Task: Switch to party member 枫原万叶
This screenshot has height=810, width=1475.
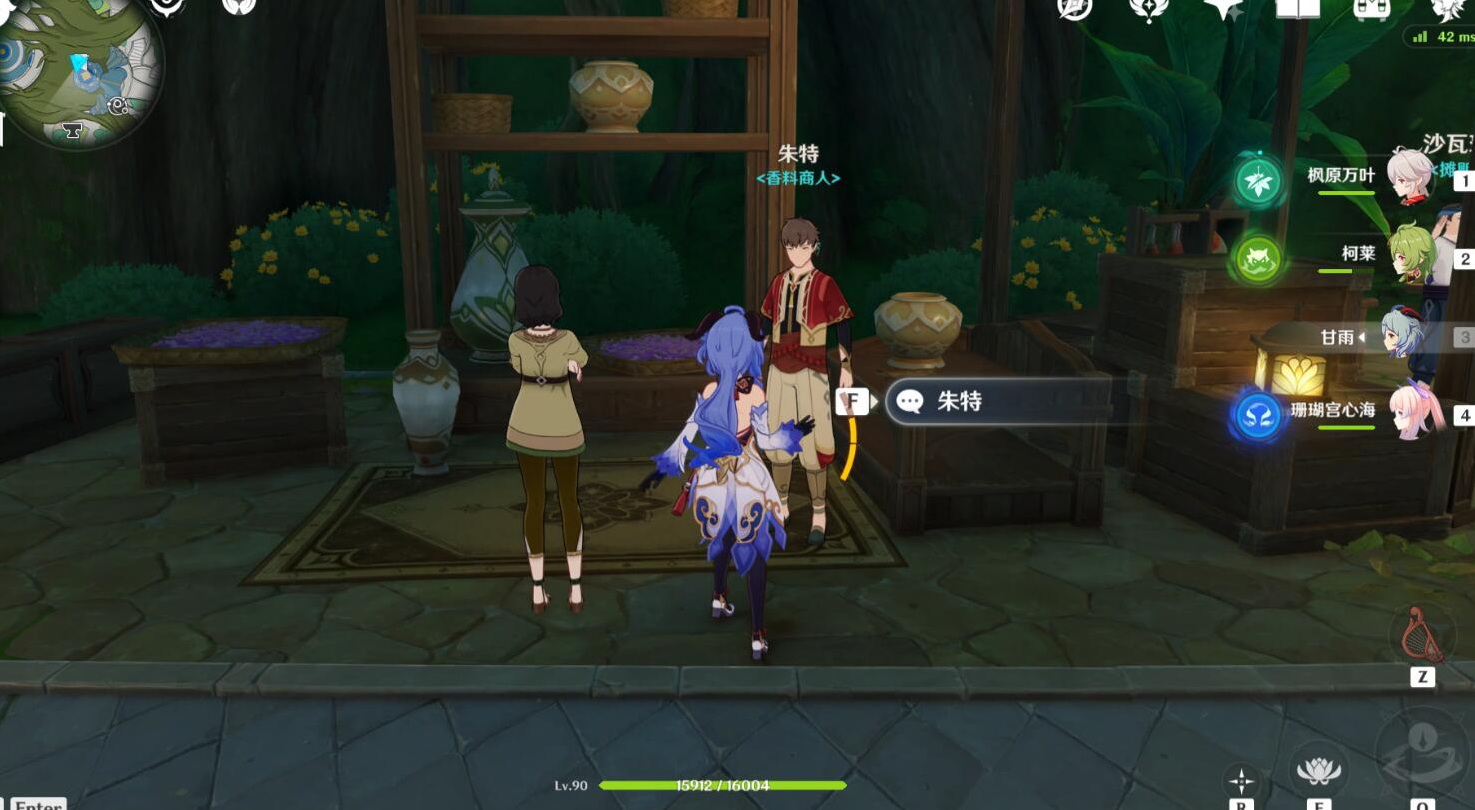Action: [x=1408, y=177]
